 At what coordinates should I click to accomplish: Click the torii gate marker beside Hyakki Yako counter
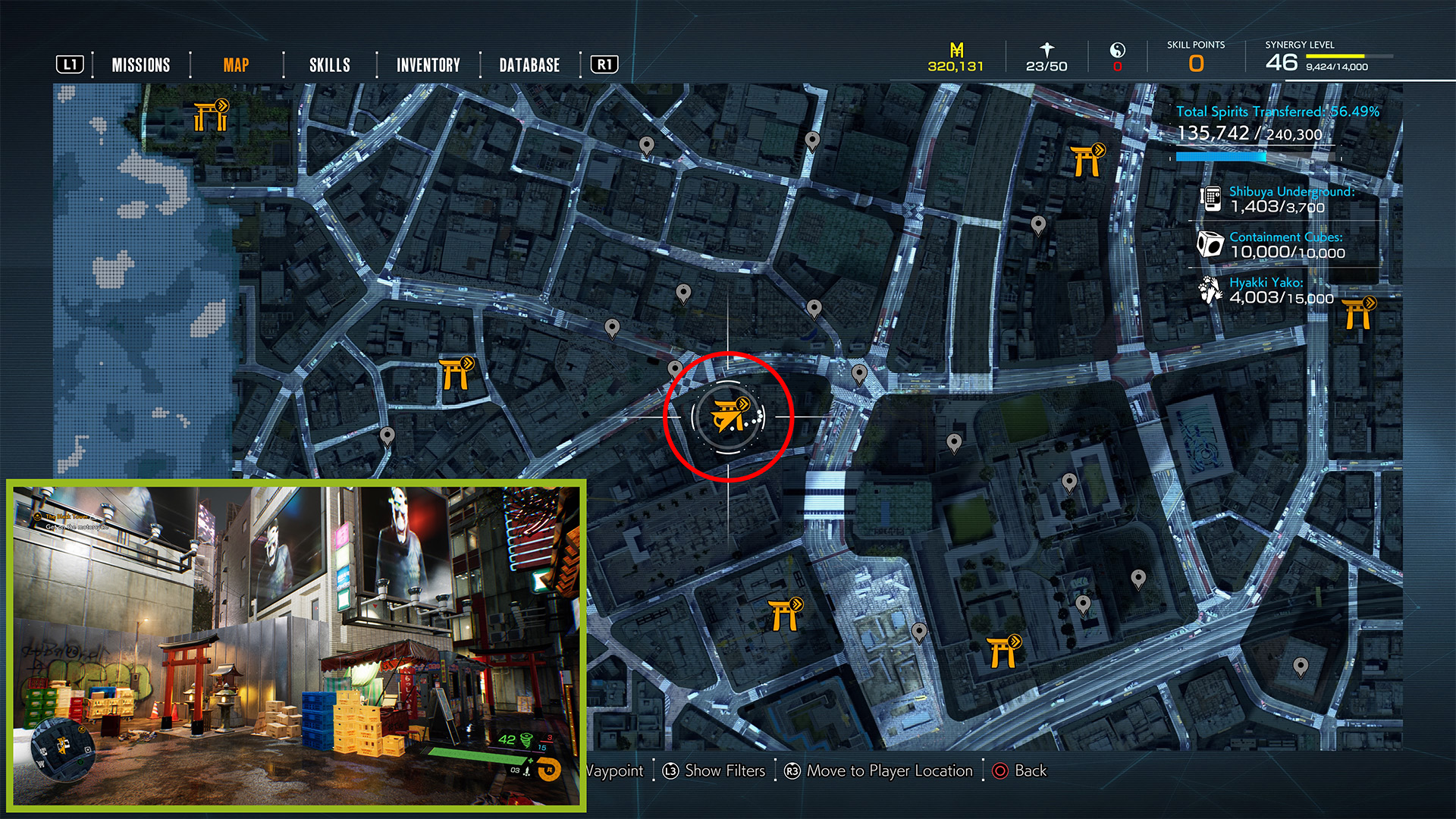[x=1357, y=313]
